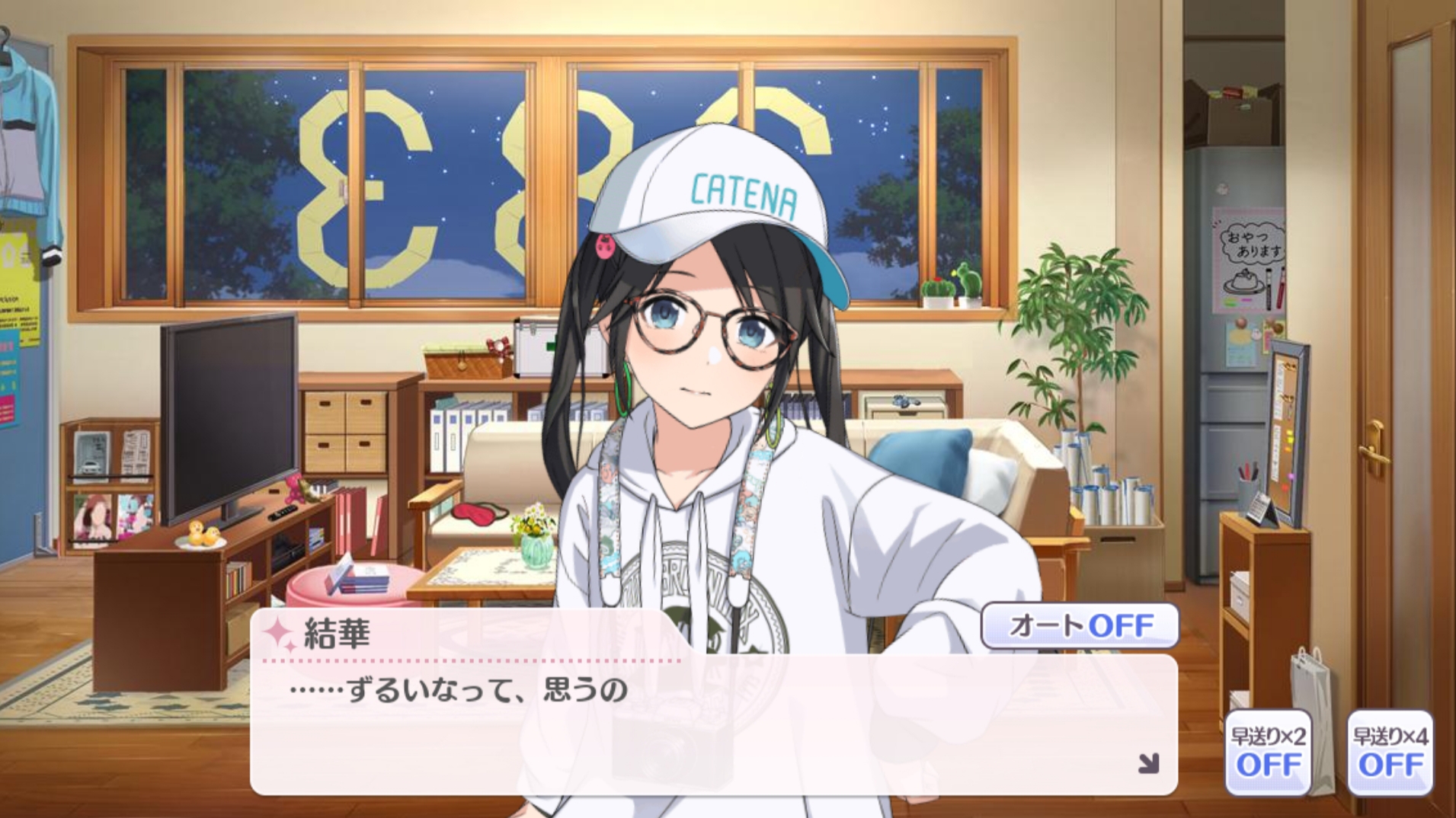Enable 早送り×2 fast-forward

[x=1268, y=752]
